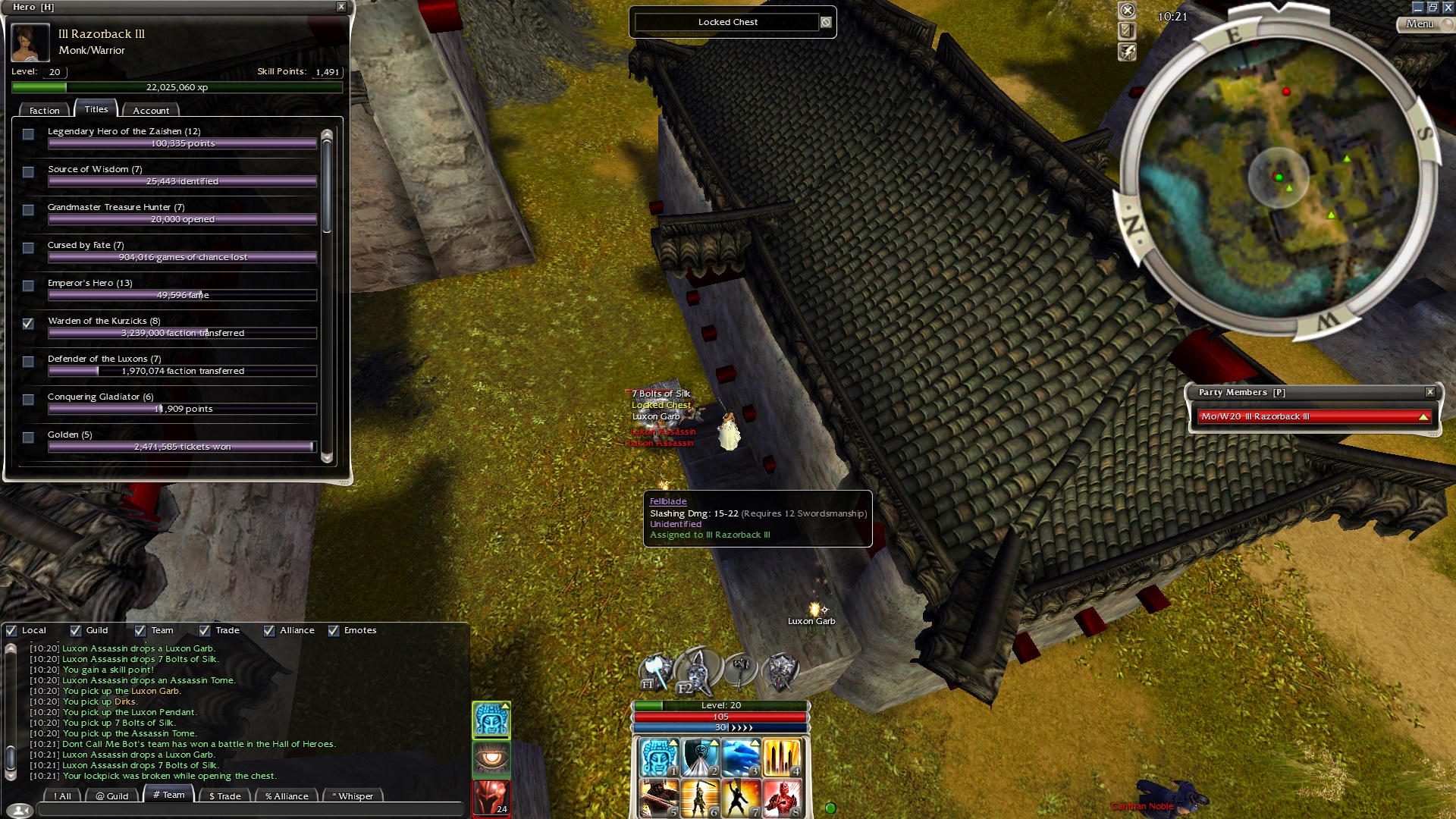
Task: Select party member Razorback in party list
Action: pyautogui.click(x=1312, y=416)
